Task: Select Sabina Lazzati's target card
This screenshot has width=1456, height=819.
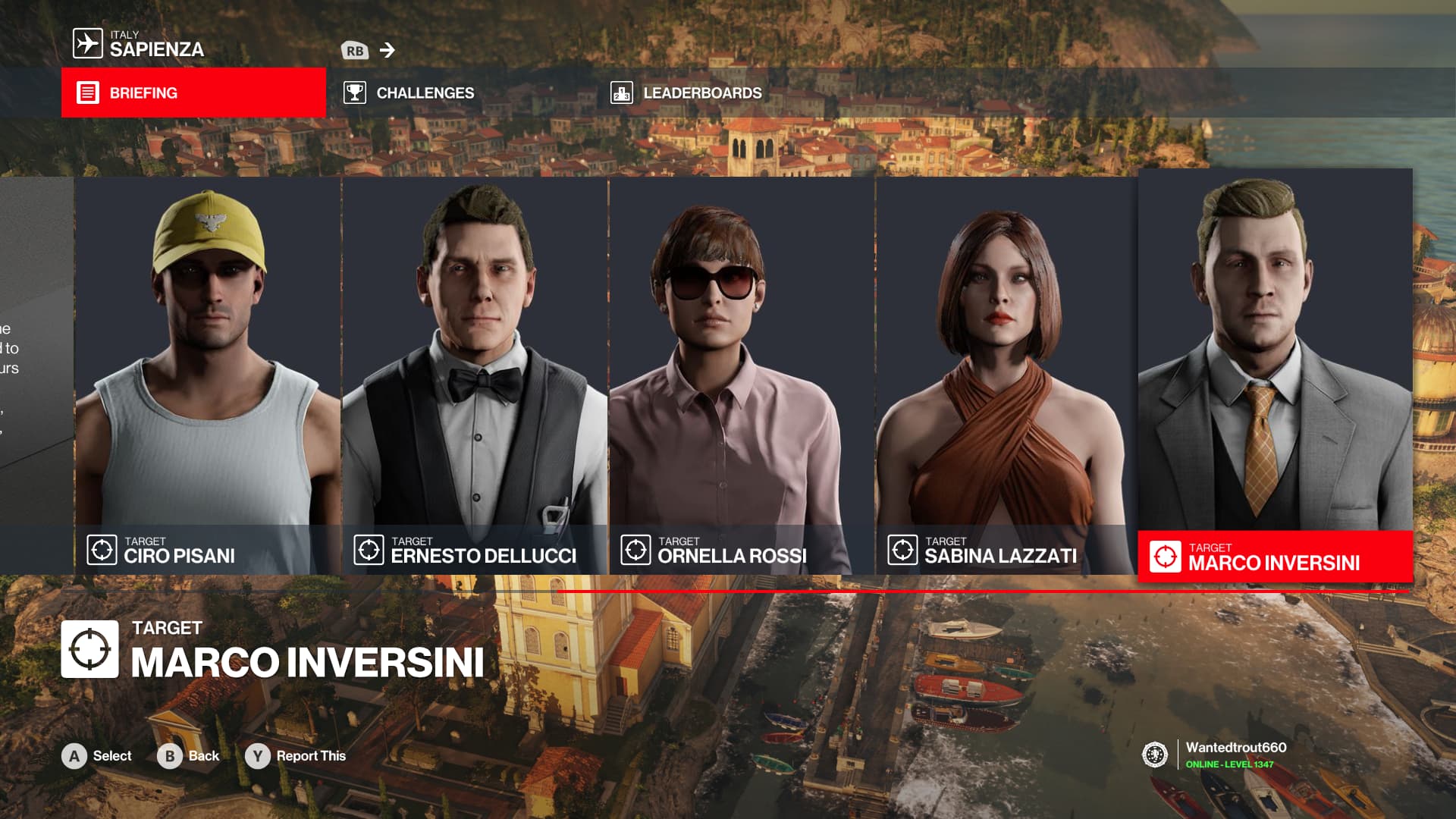Action: [1007, 375]
